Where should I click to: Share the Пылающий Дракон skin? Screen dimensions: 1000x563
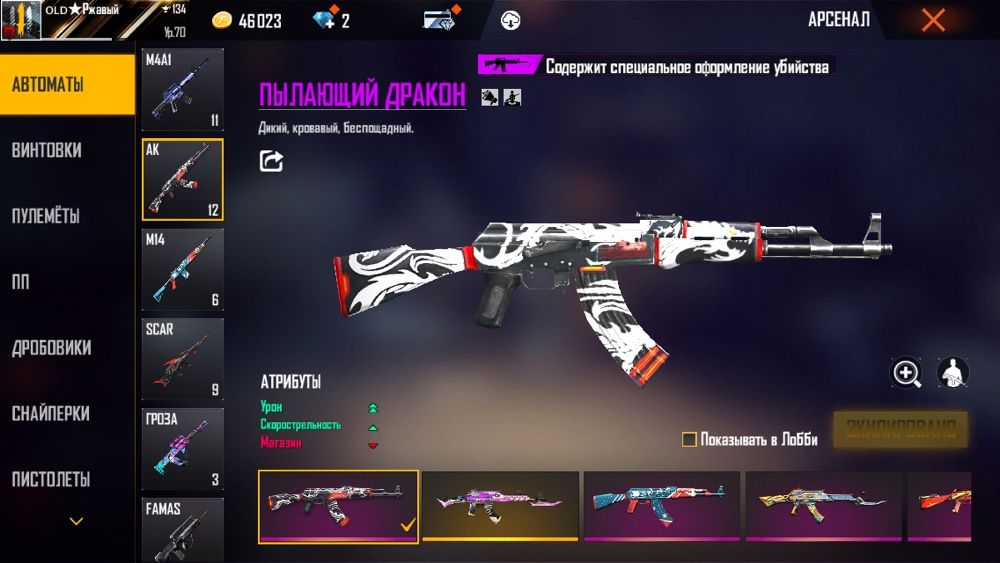point(271,160)
